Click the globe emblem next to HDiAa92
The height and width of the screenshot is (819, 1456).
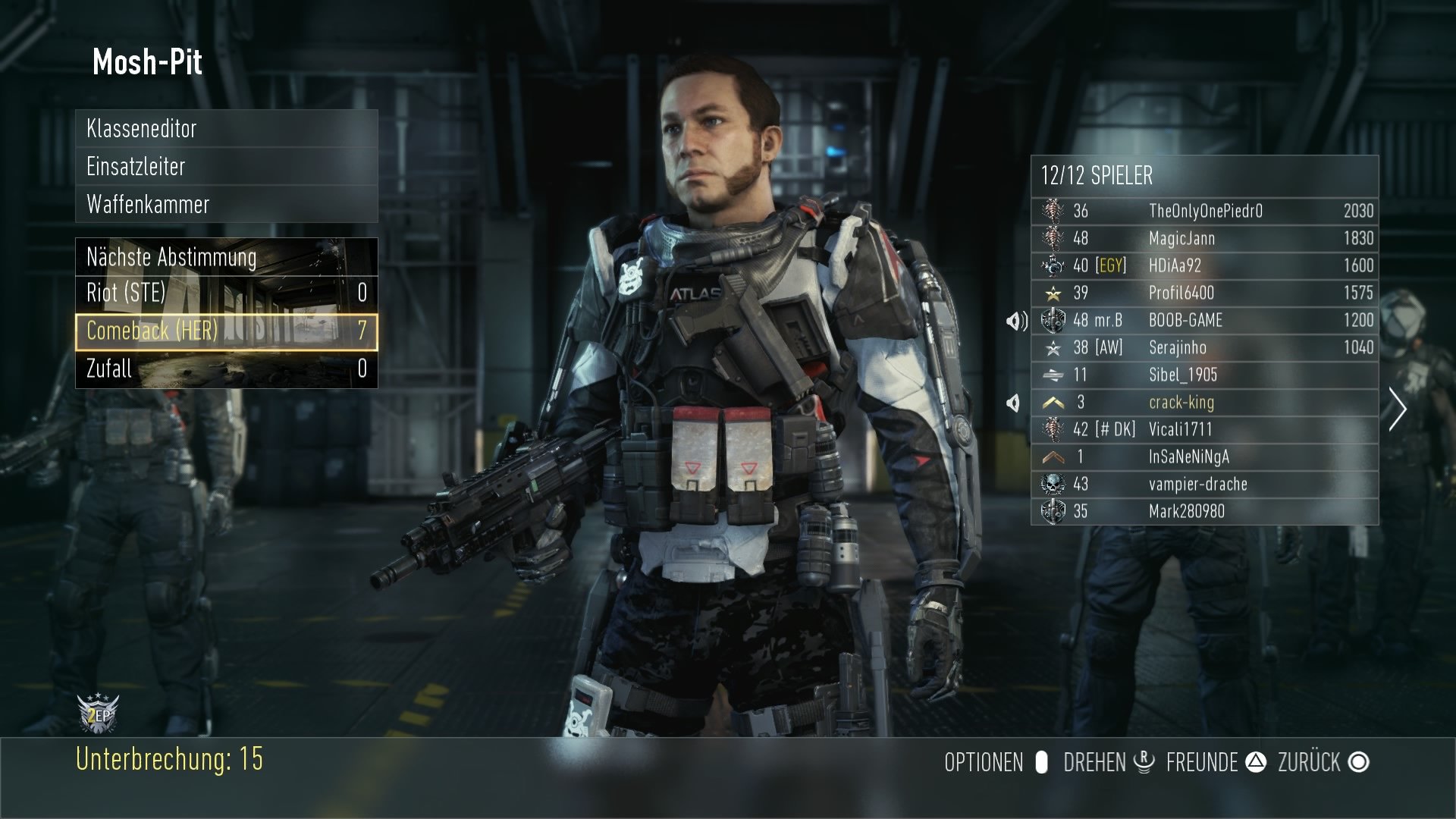pyautogui.click(x=1053, y=265)
